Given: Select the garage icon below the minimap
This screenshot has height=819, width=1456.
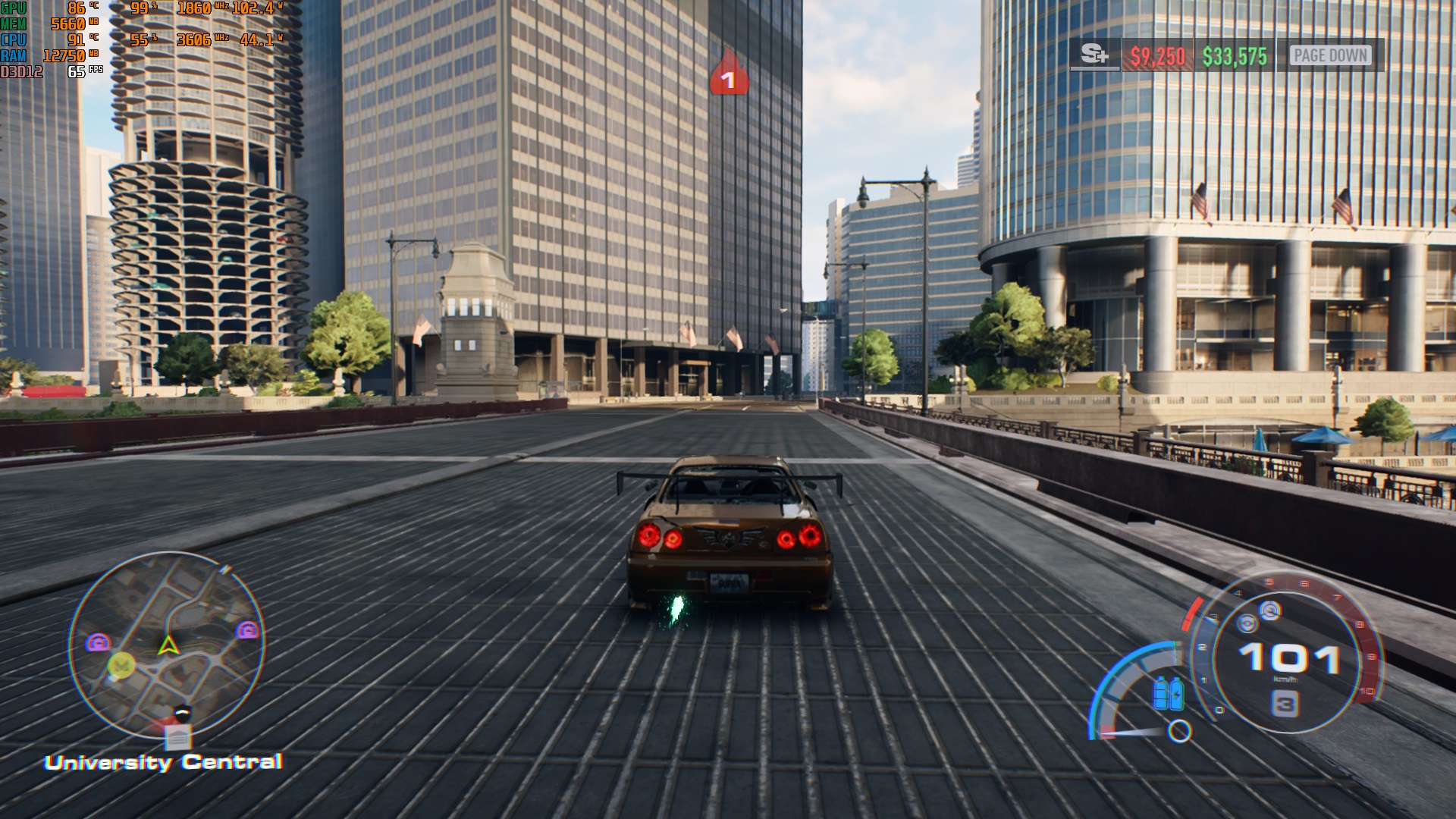Looking at the screenshot, I should 178,737.
